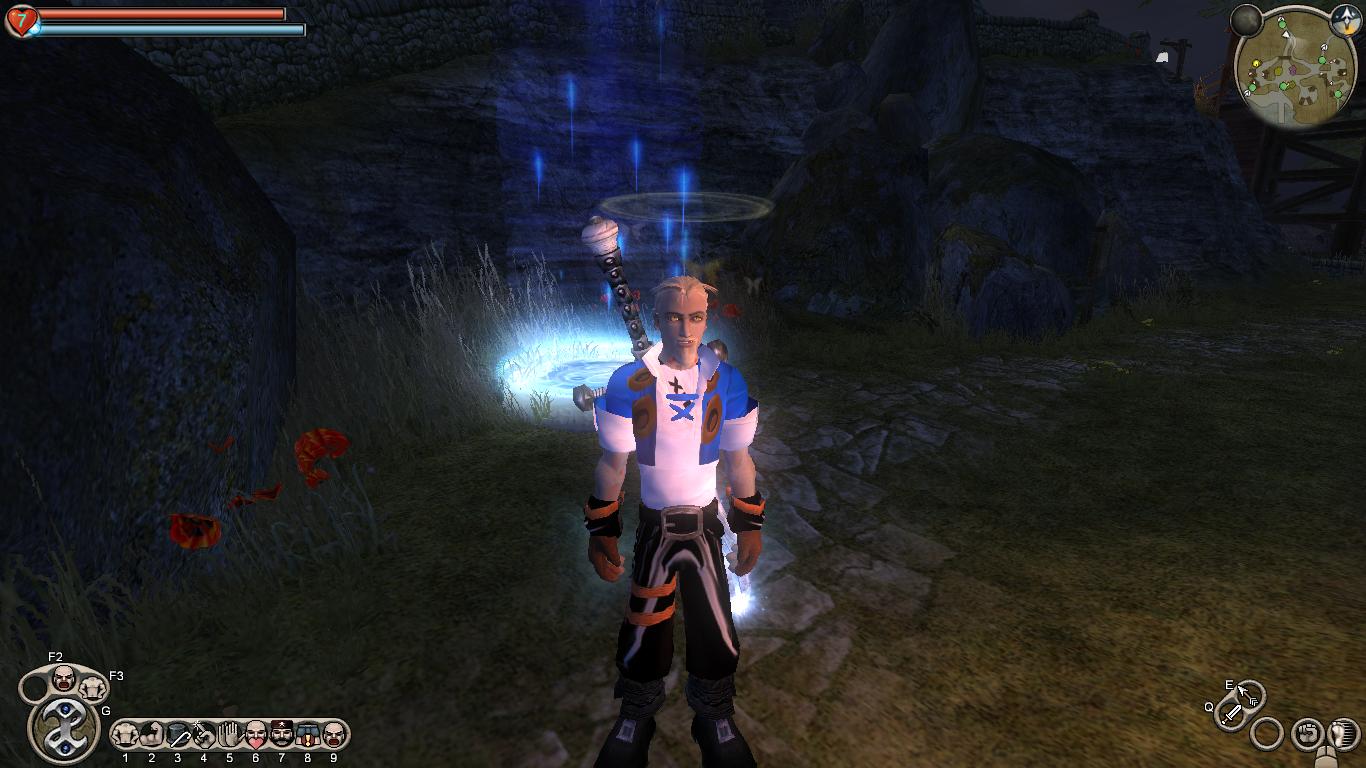The width and height of the screenshot is (1366, 768).
Task: Choose the top hat and cane expression
Action: (178, 735)
